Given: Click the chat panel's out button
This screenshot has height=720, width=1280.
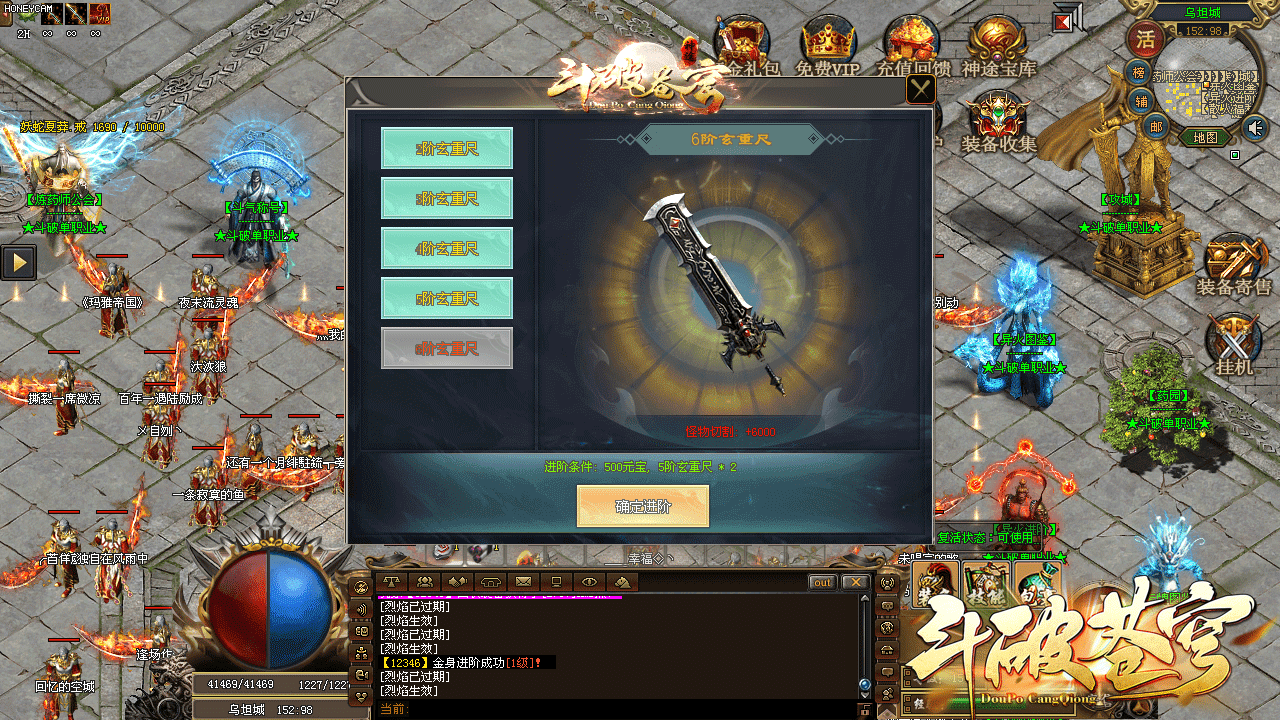Looking at the screenshot, I should (x=822, y=582).
